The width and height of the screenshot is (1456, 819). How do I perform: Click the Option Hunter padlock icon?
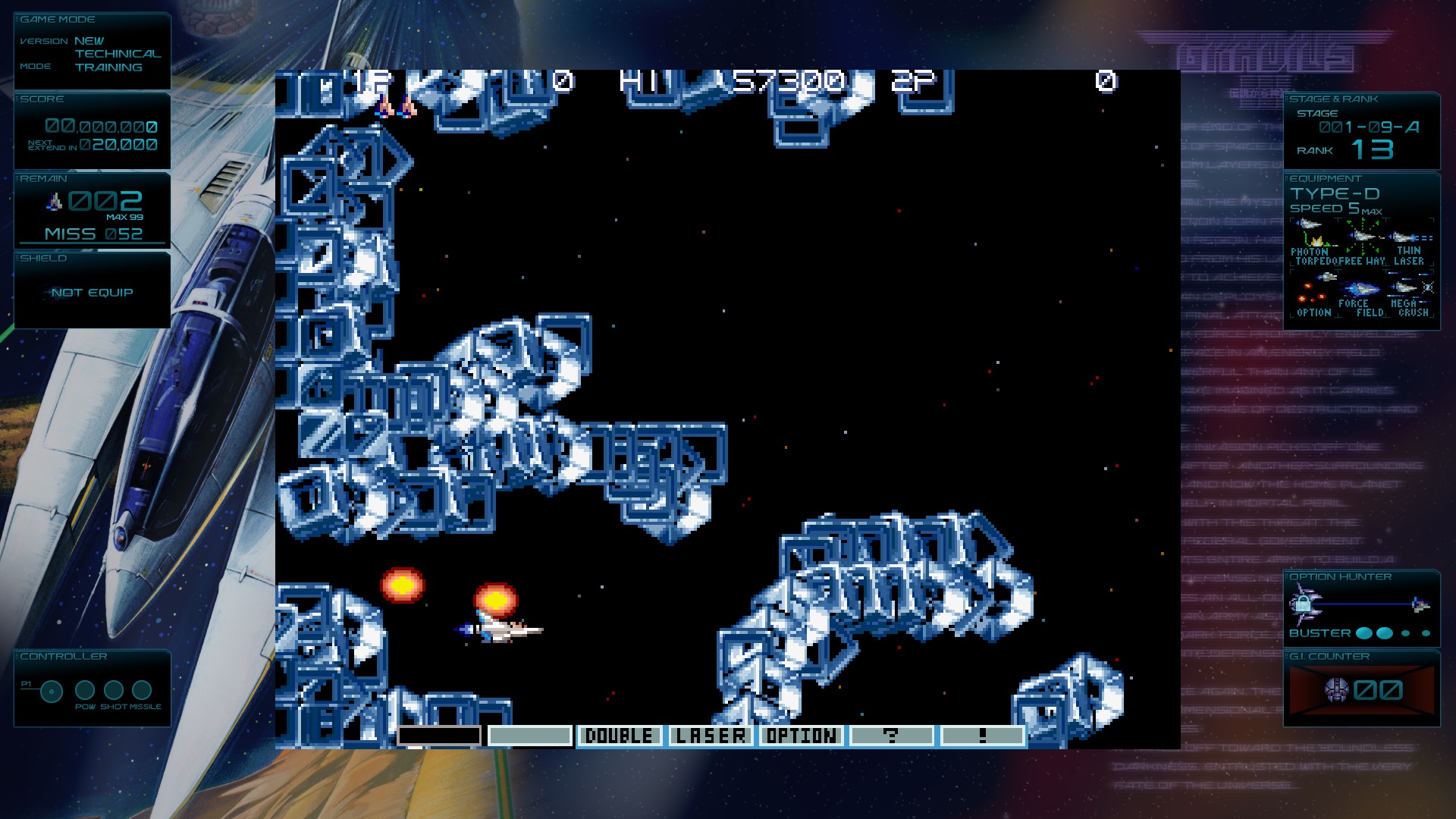coord(1303,604)
